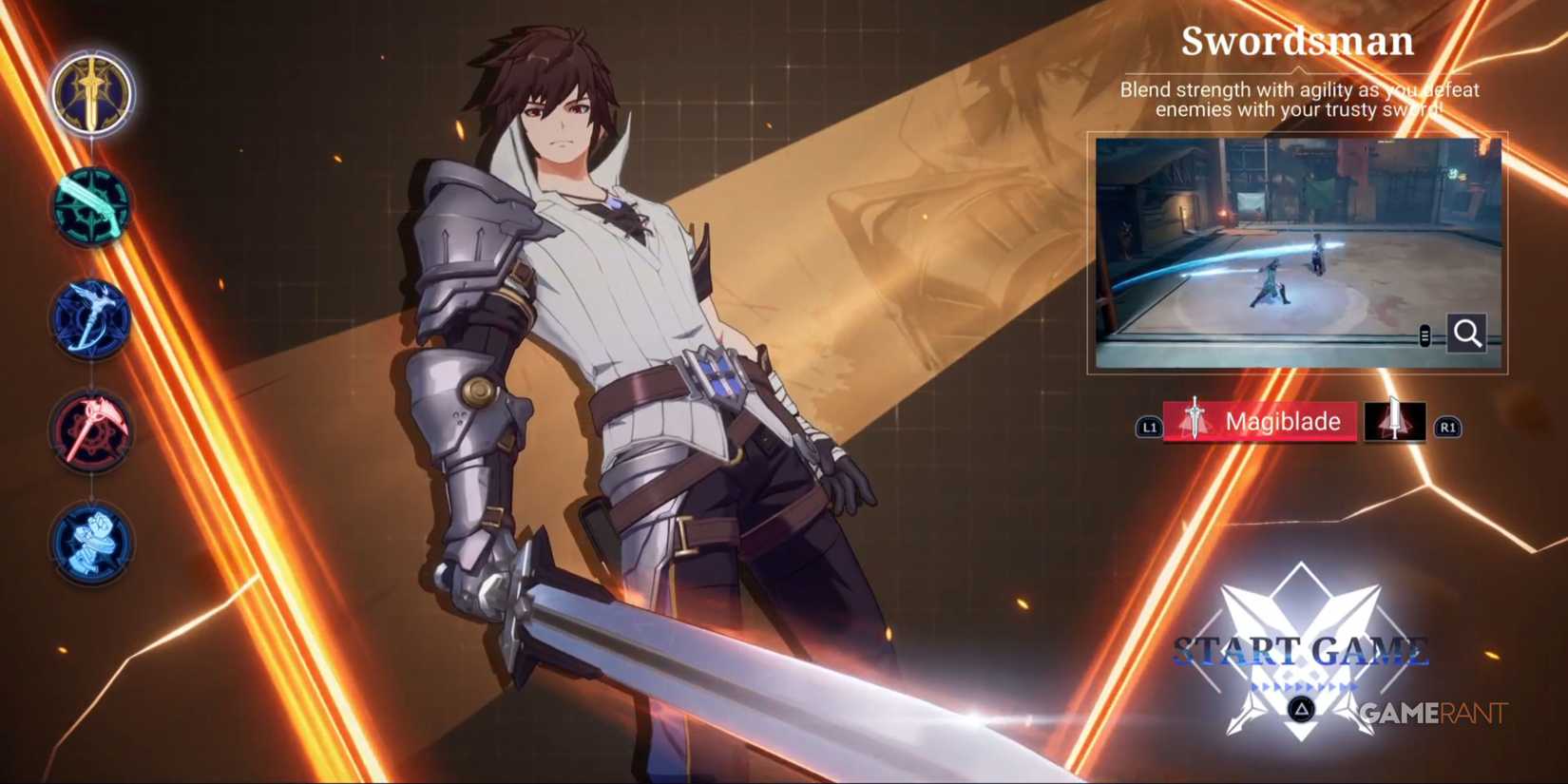Switch to the Magiblade weapon tab
Viewport: 1568px width, 784px height.
[1264, 421]
